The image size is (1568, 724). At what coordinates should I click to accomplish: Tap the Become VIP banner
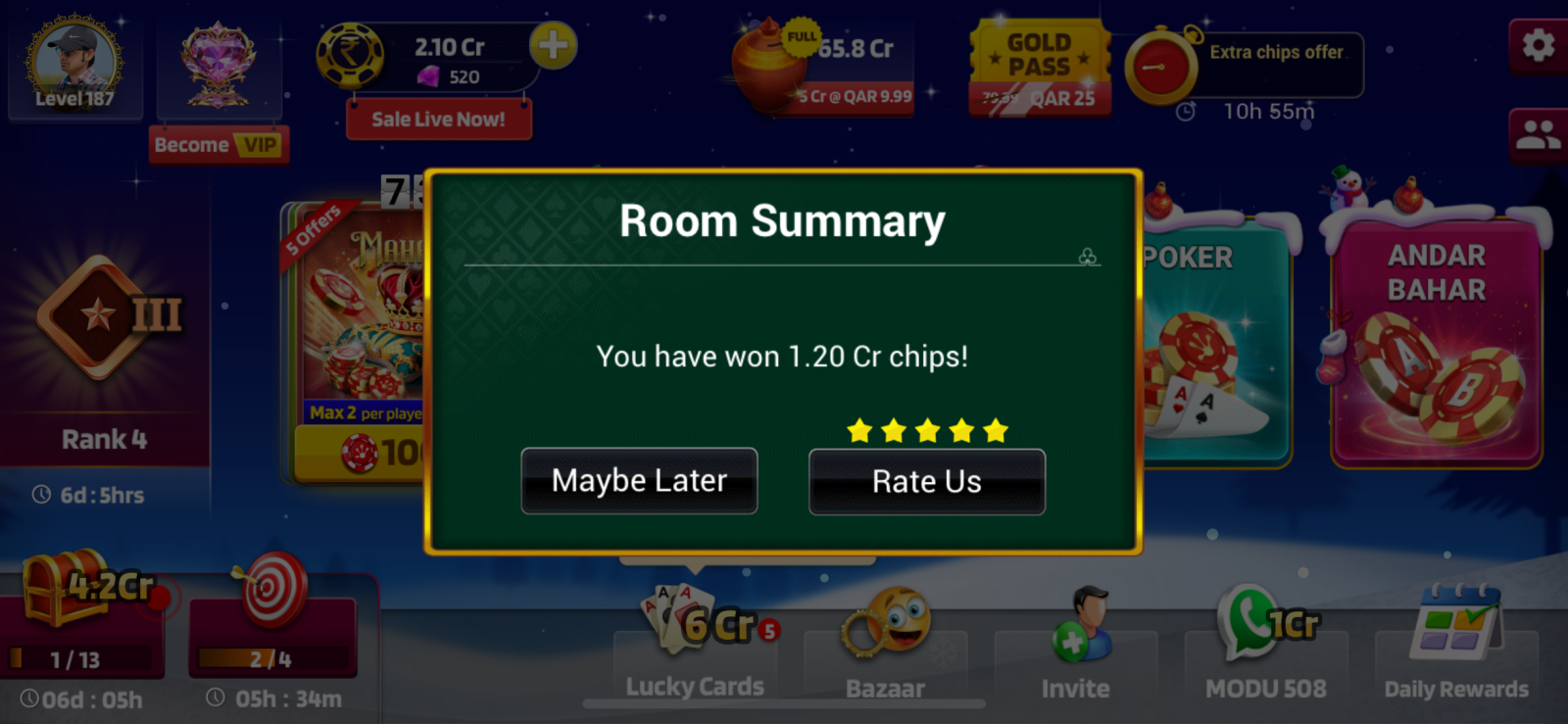[219, 145]
